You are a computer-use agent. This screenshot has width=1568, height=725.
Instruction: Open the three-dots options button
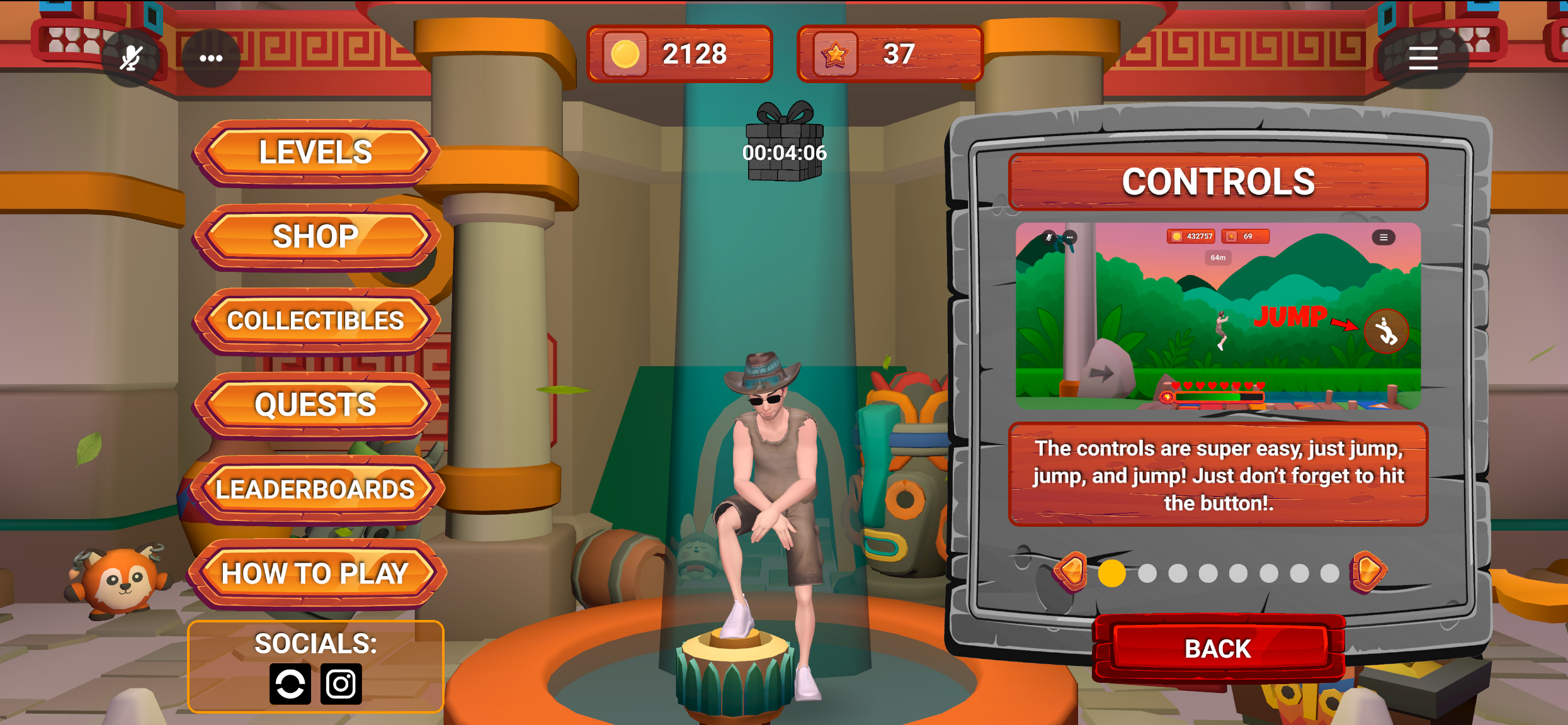coord(211,58)
